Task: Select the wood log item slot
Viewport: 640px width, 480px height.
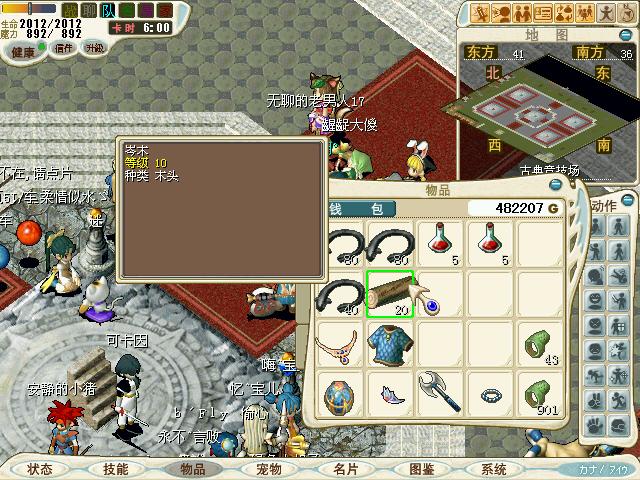Action: tap(391, 294)
